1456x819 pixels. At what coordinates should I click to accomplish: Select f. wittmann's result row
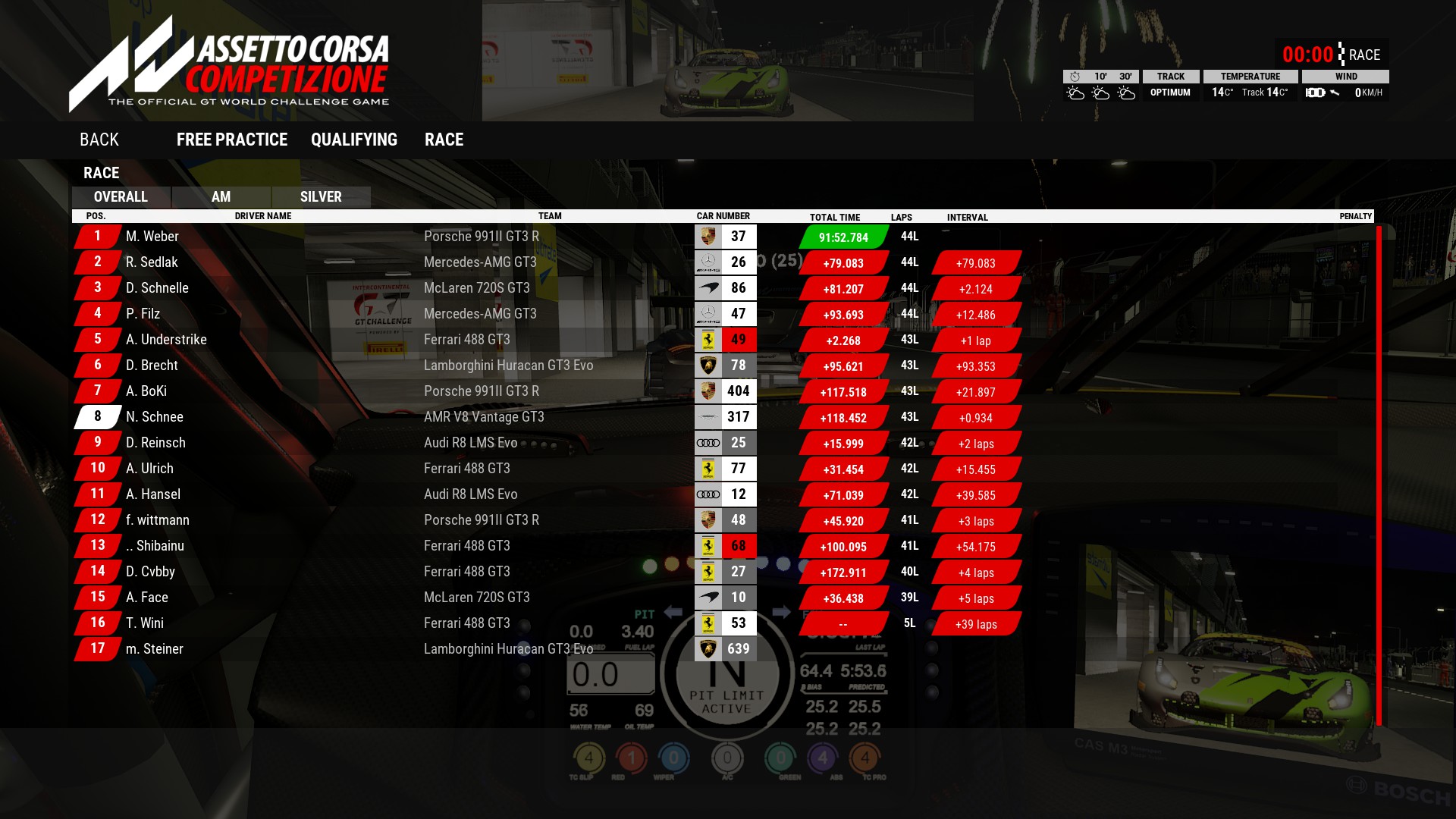(158, 520)
